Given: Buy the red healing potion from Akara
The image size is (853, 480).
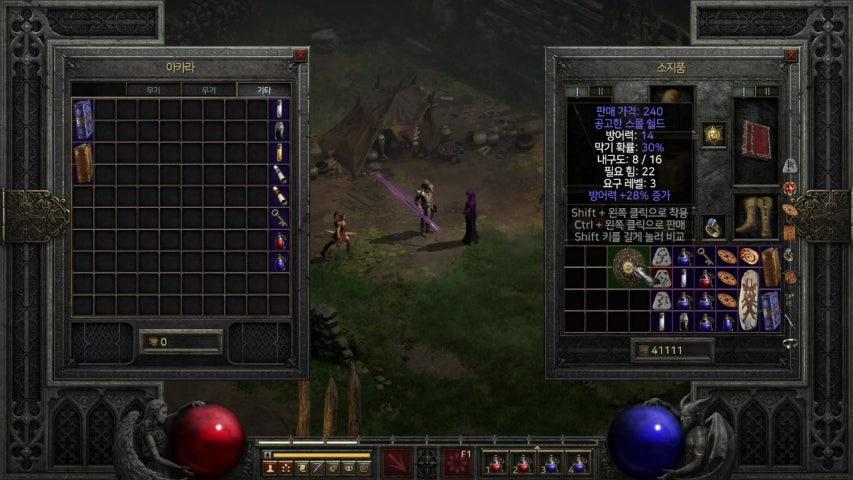Looking at the screenshot, I should pyautogui.click(x=280, y=240).
